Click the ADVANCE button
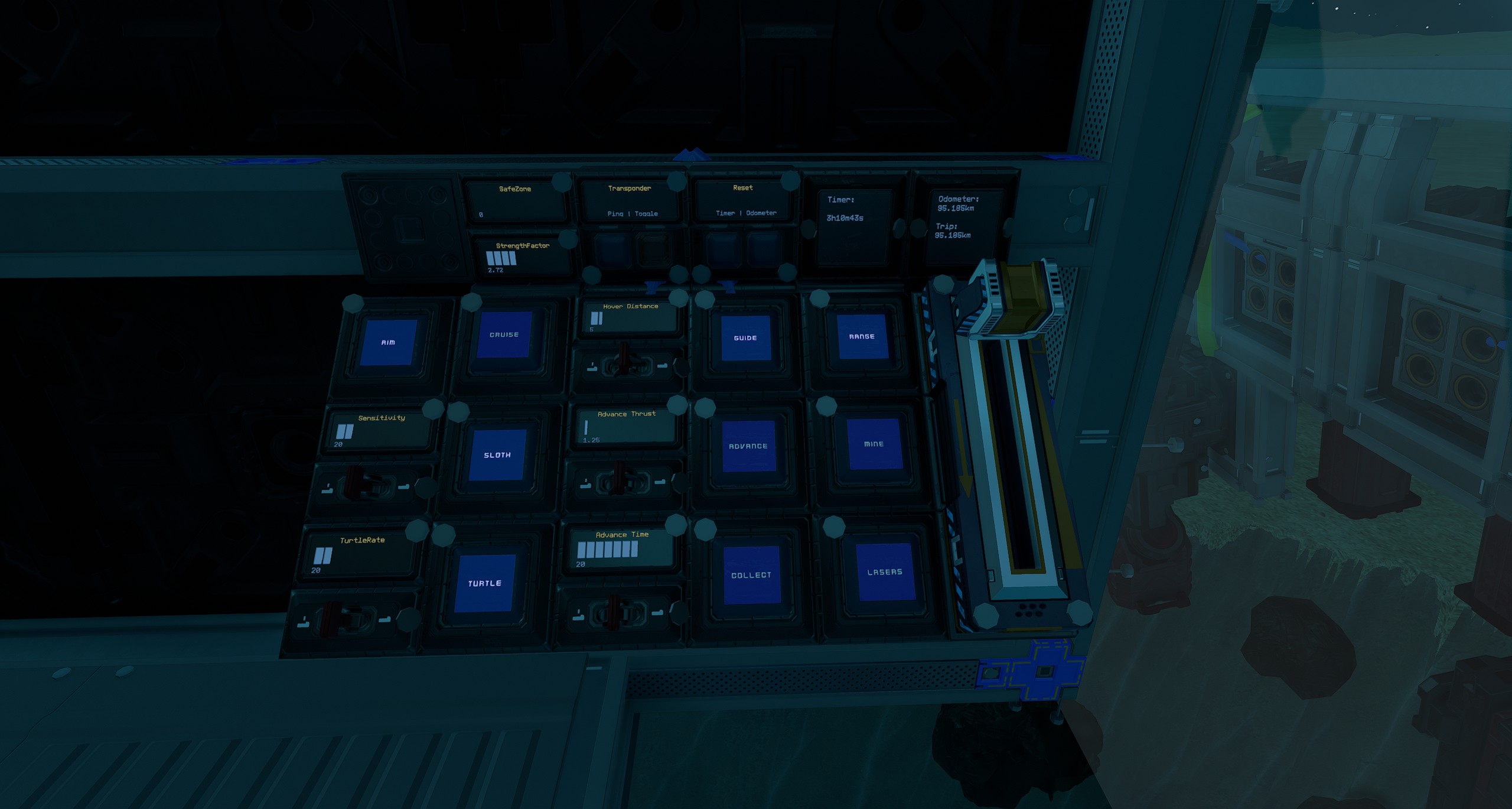The width and height of the screenshot is (1512, 809). (x=748, y=446)
